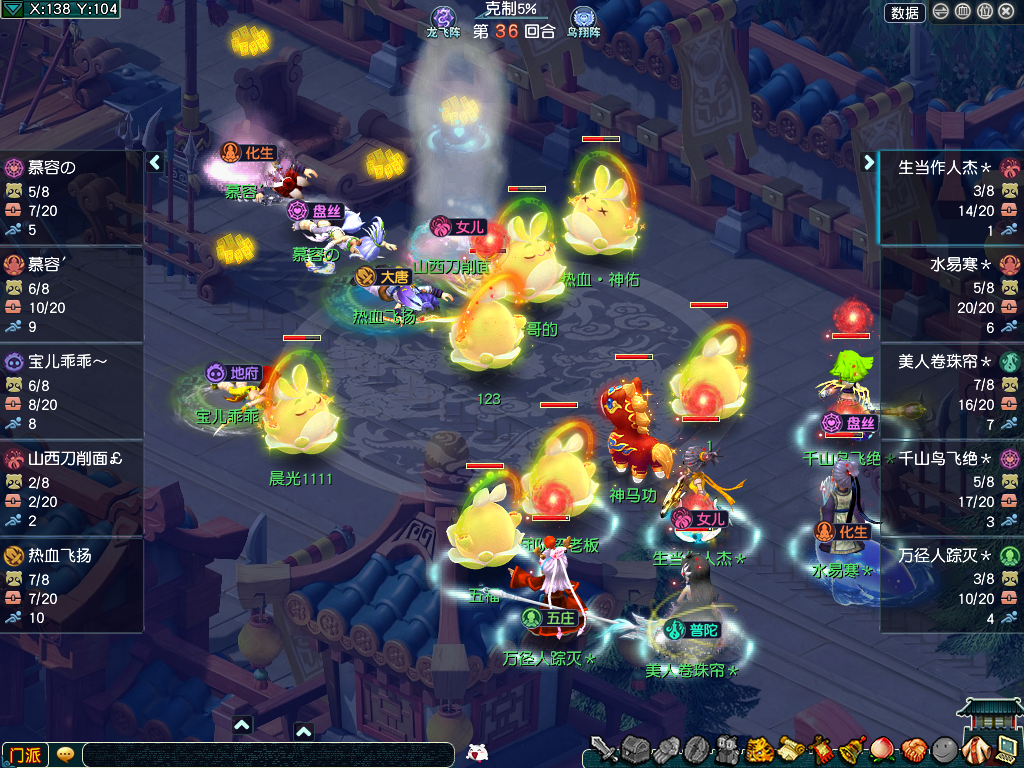Image resolution: width=1024 pixels, height=768 pixels.
Task: Open the treasure chest inventory icon
Action: [x=636, y=748]
